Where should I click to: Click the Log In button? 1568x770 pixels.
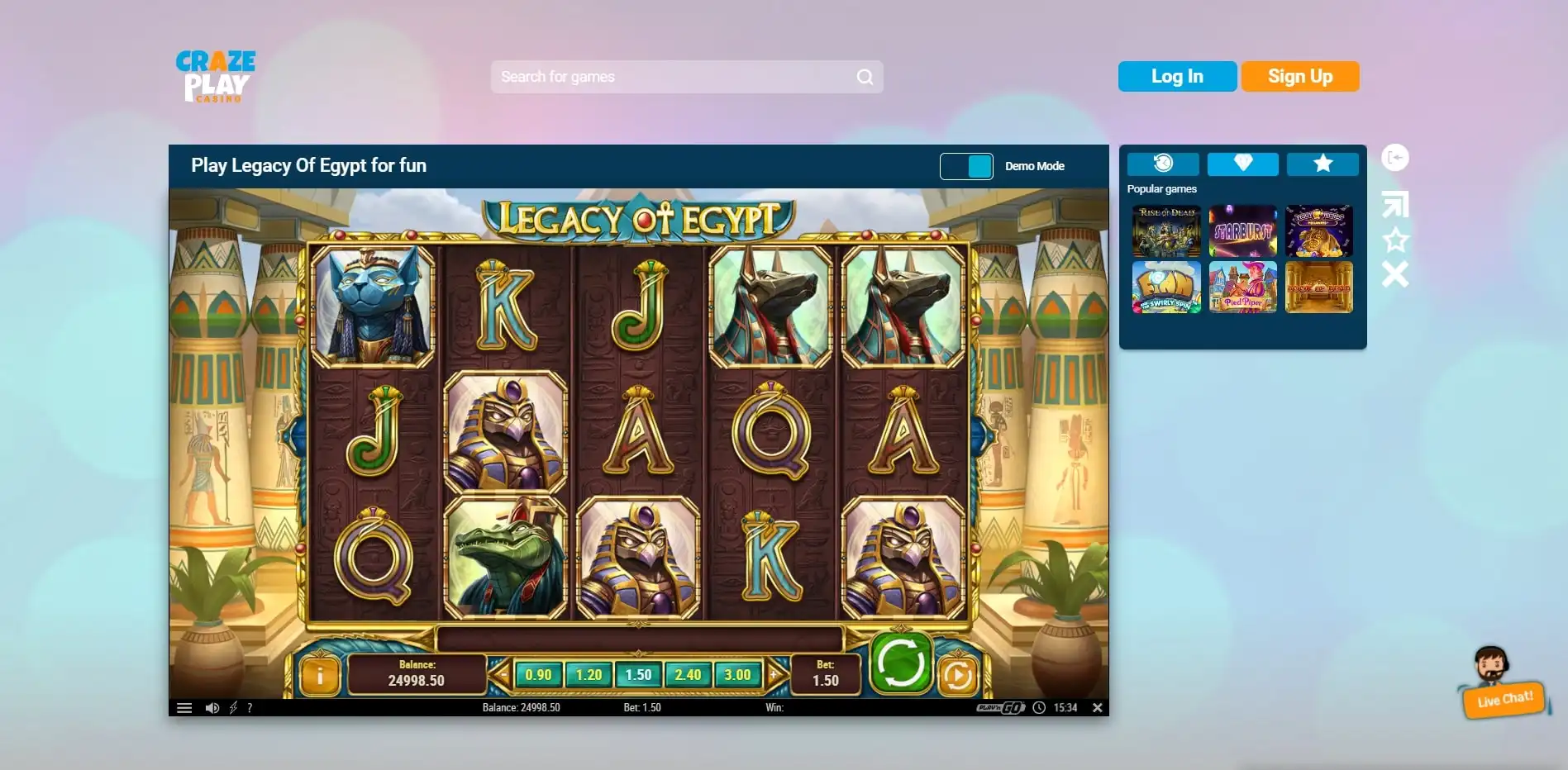[x=1177, y=77]
